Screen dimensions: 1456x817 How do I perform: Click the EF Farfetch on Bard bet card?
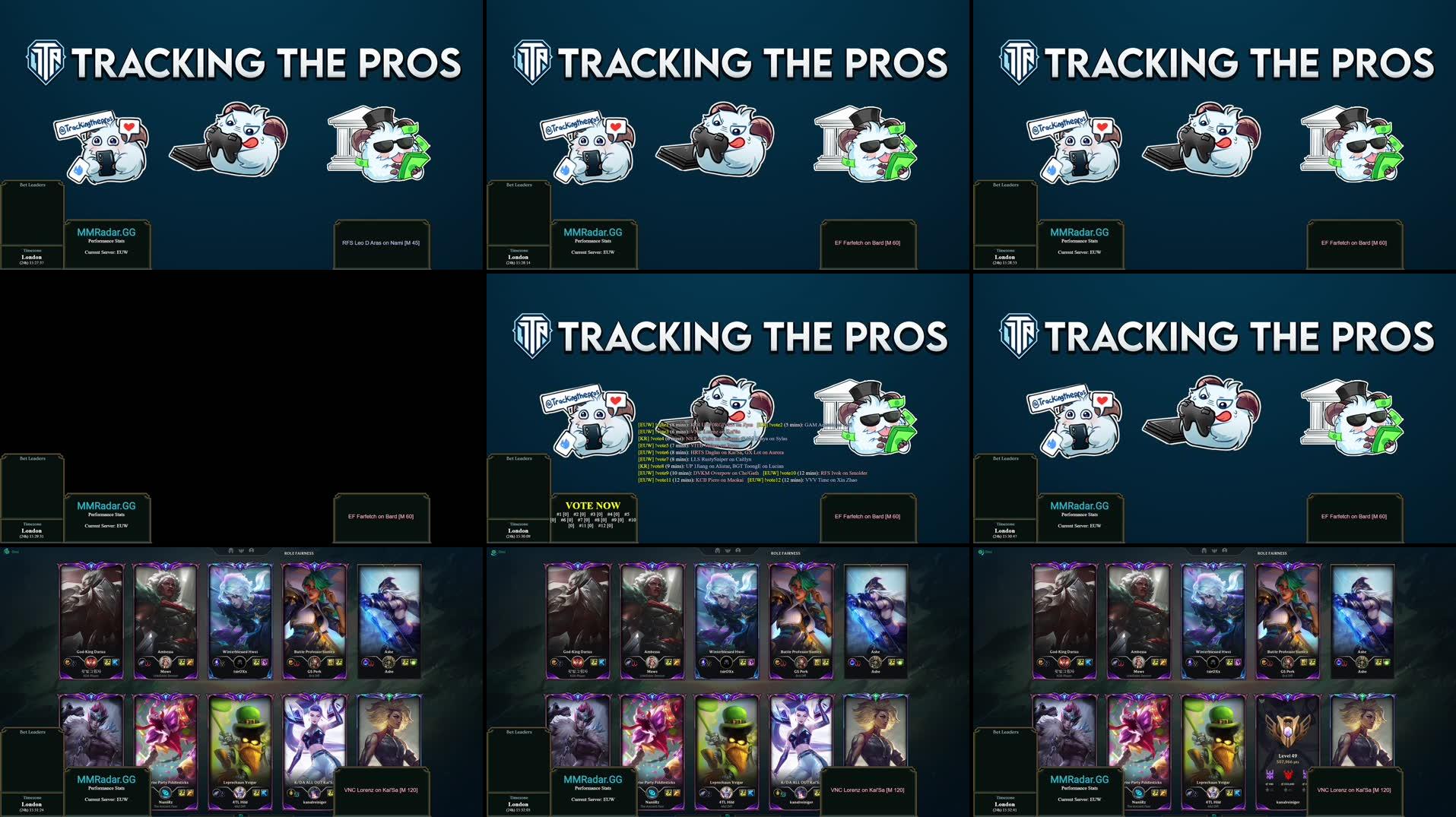[x=869, y=516]
